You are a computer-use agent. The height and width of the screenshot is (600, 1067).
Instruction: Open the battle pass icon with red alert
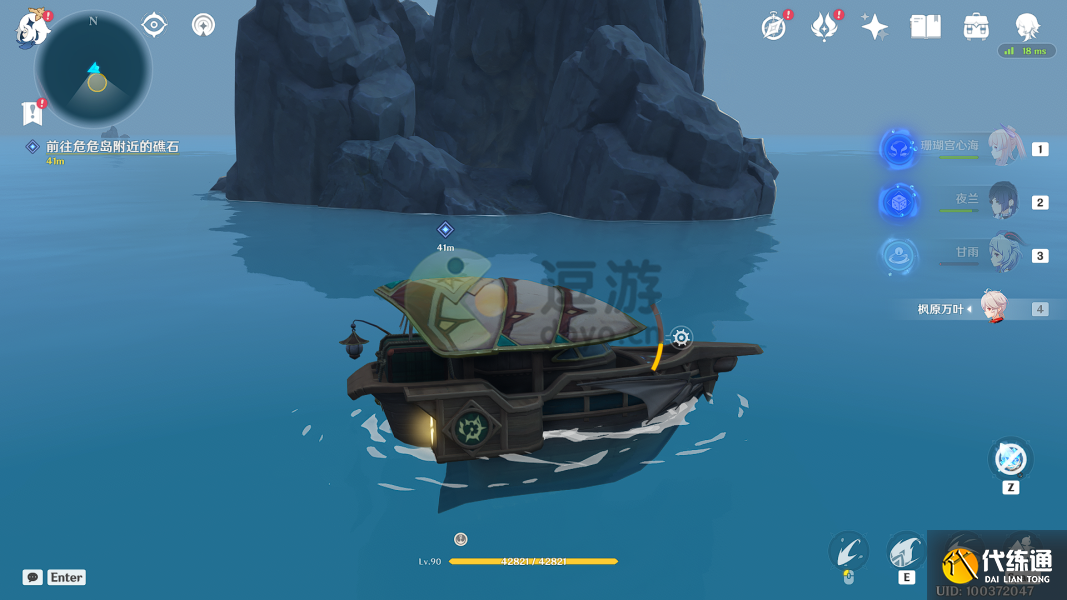[824, 27]
